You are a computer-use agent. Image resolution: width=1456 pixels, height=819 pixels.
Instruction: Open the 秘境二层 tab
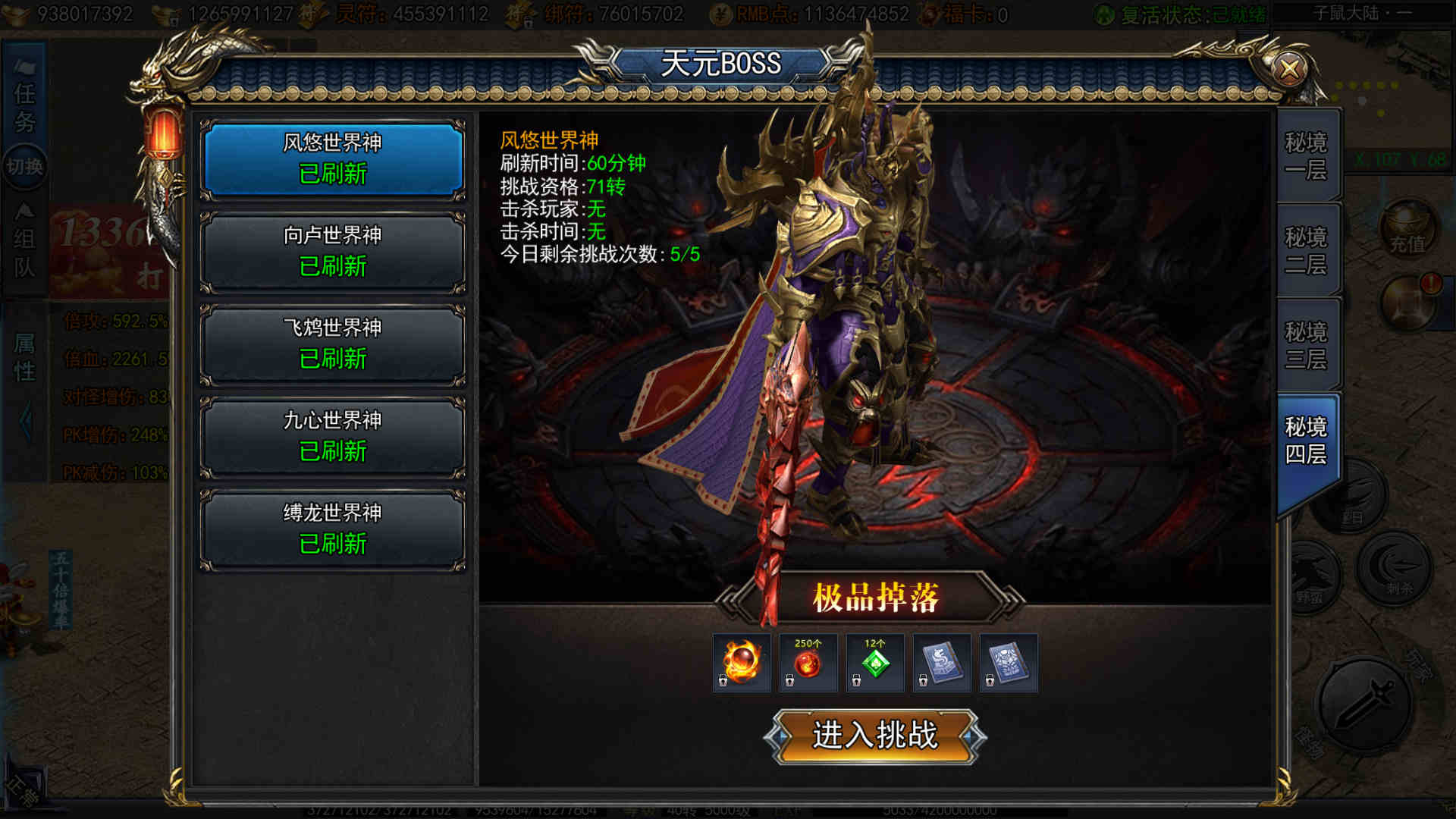point(1306,251)
